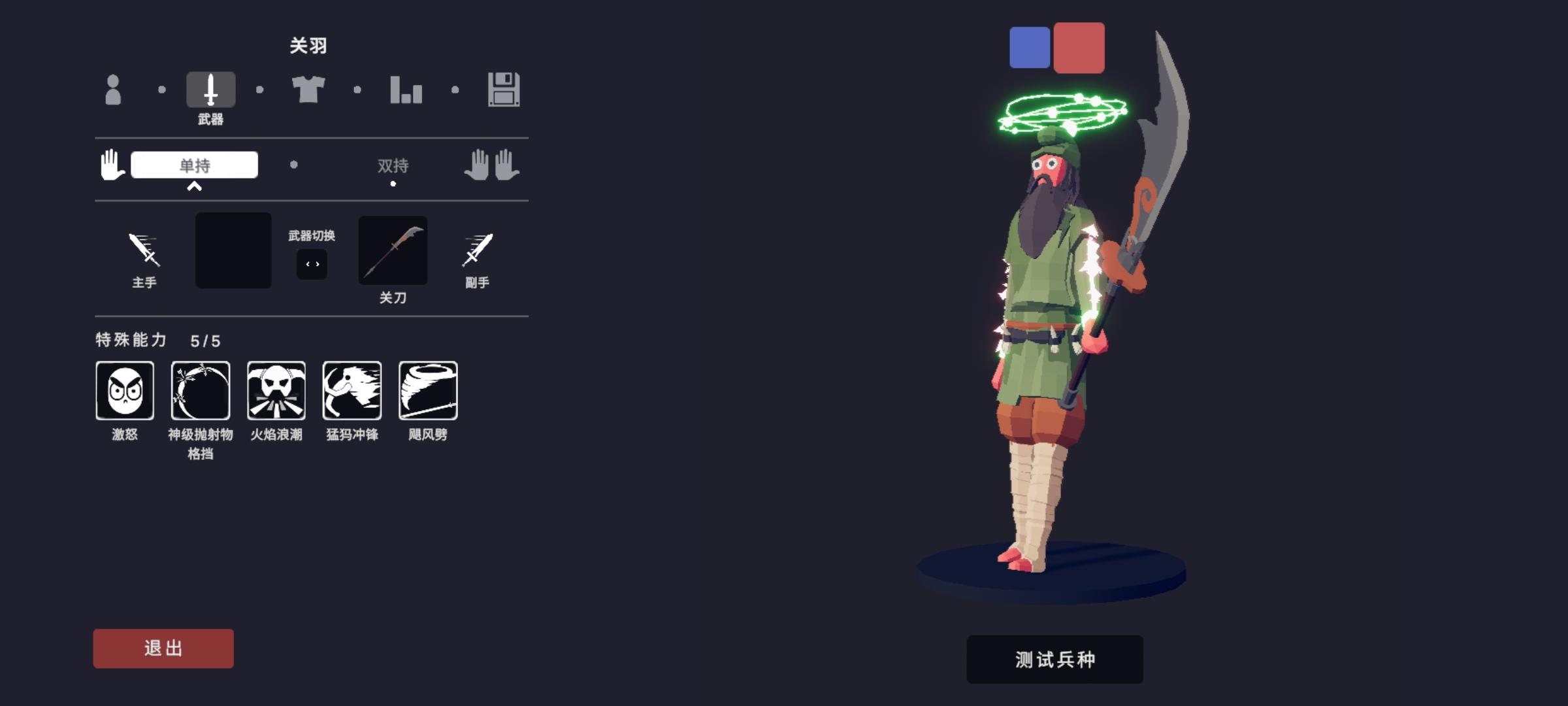Viewport: 1568px width, 706px height.
Task: Click the save disk icon
Action: [x=504, y=89]
